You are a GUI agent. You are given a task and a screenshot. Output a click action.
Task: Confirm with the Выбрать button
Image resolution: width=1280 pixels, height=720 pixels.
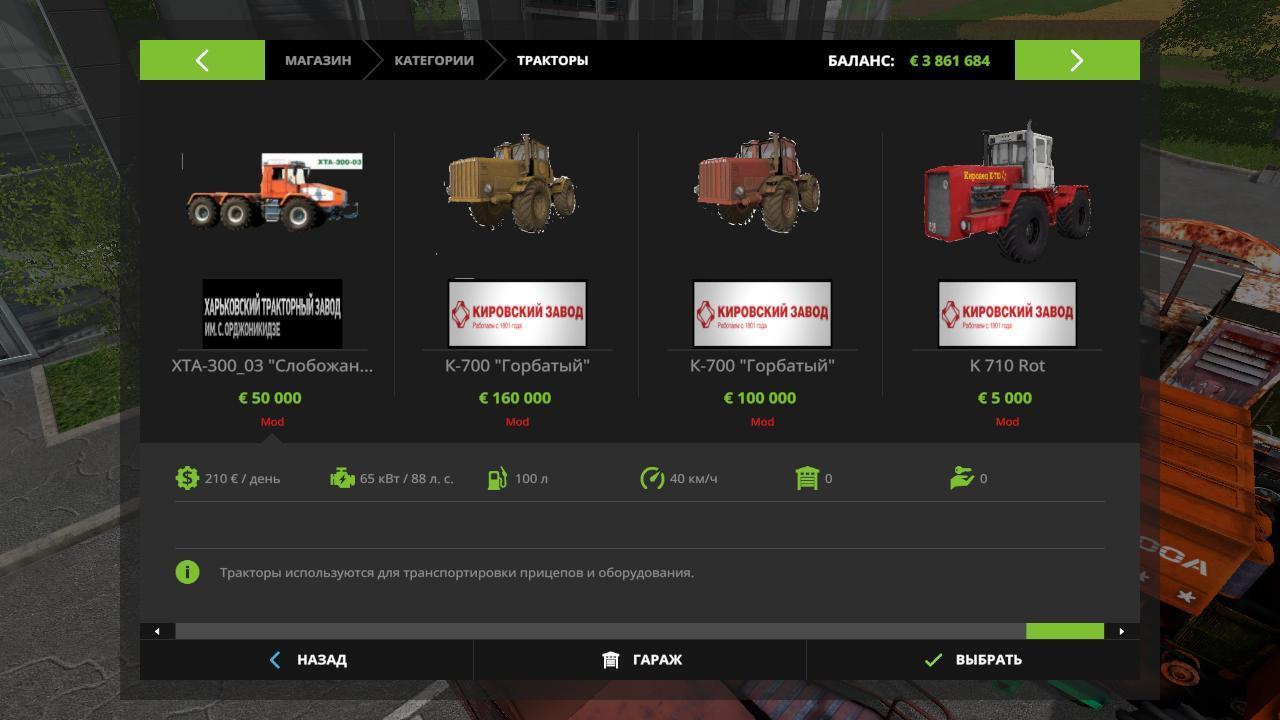[973, 660]
